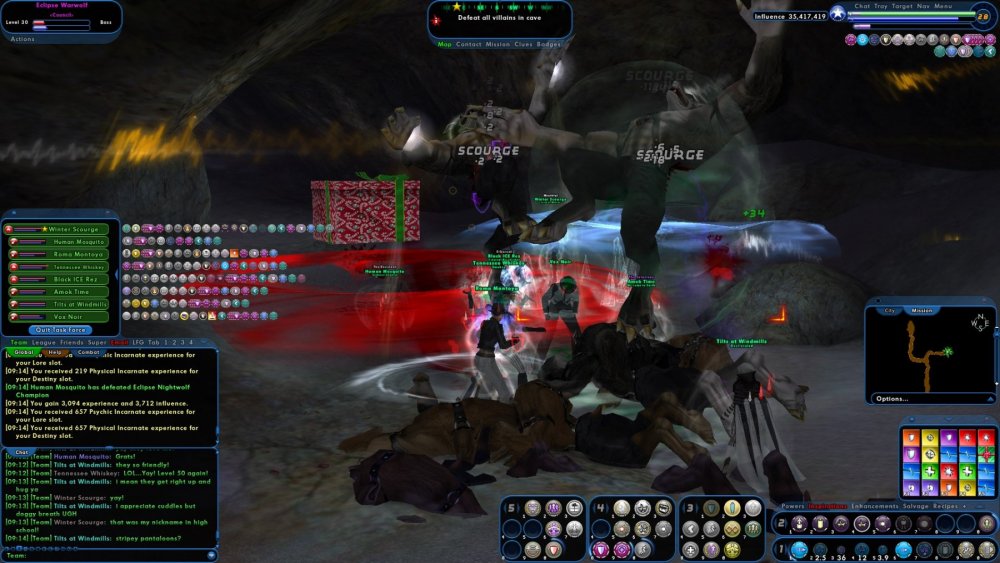Switch minimap to the City tab
The image size is (1000, 563).
click(x=889, y=310)
